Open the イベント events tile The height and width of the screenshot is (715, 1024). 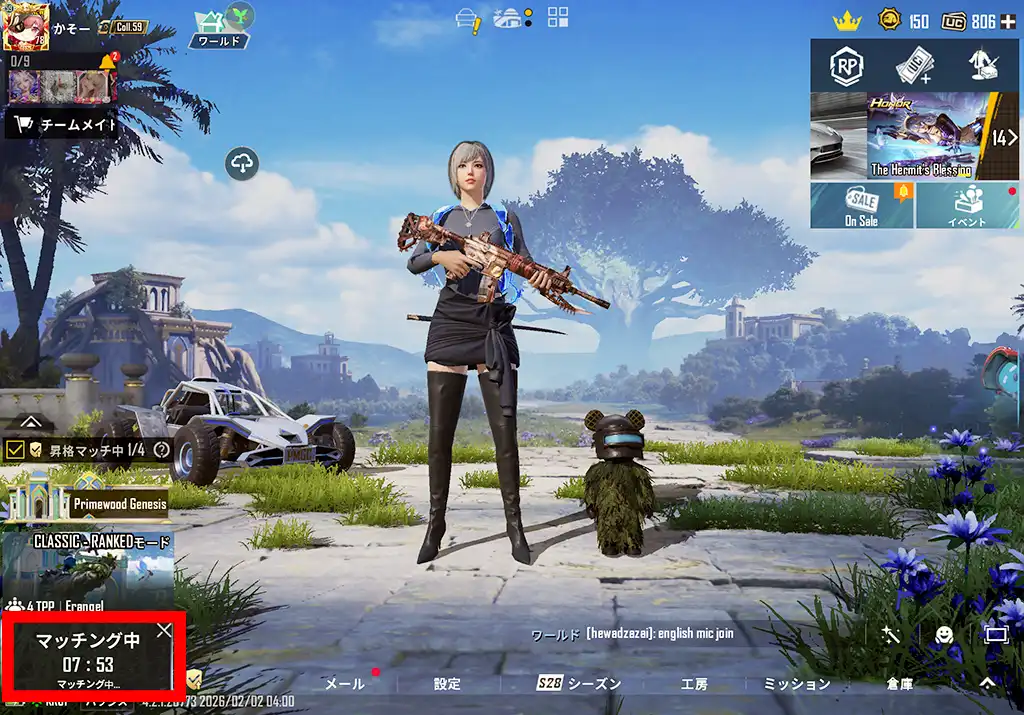[967, 207]
